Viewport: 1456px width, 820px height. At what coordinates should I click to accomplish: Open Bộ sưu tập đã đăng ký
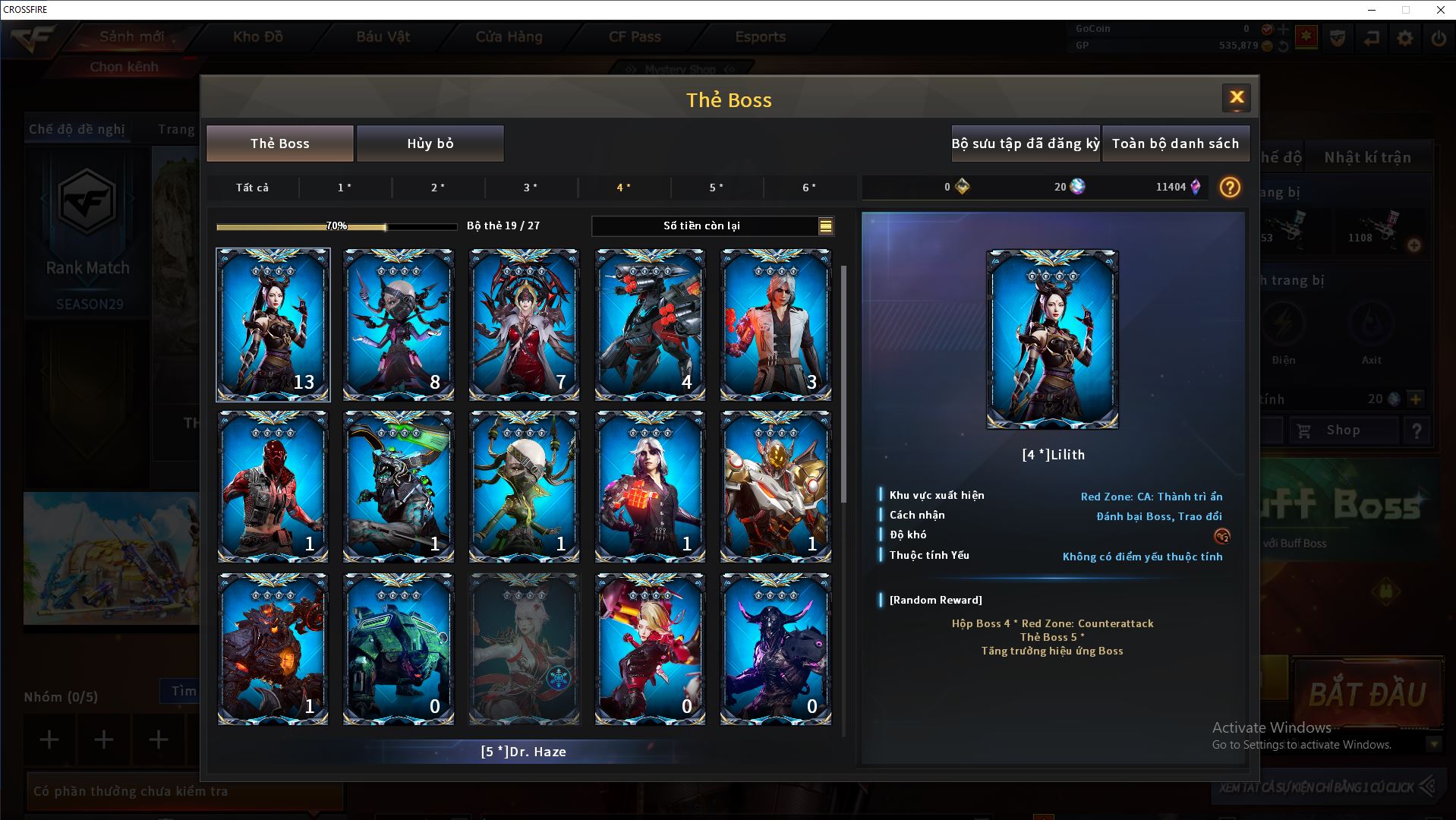[x=1025, y=143]
